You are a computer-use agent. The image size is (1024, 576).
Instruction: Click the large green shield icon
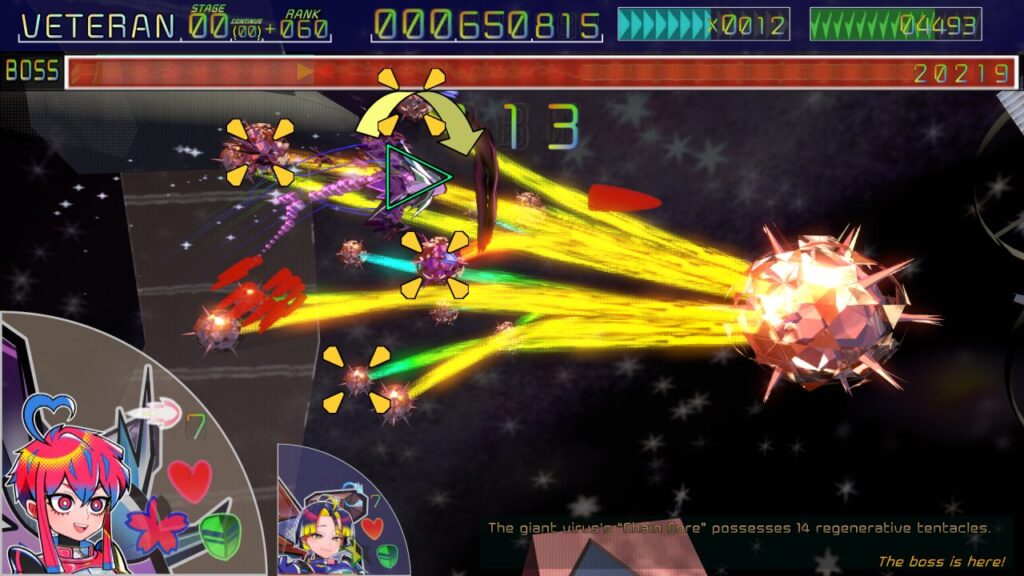click(220, 535)
